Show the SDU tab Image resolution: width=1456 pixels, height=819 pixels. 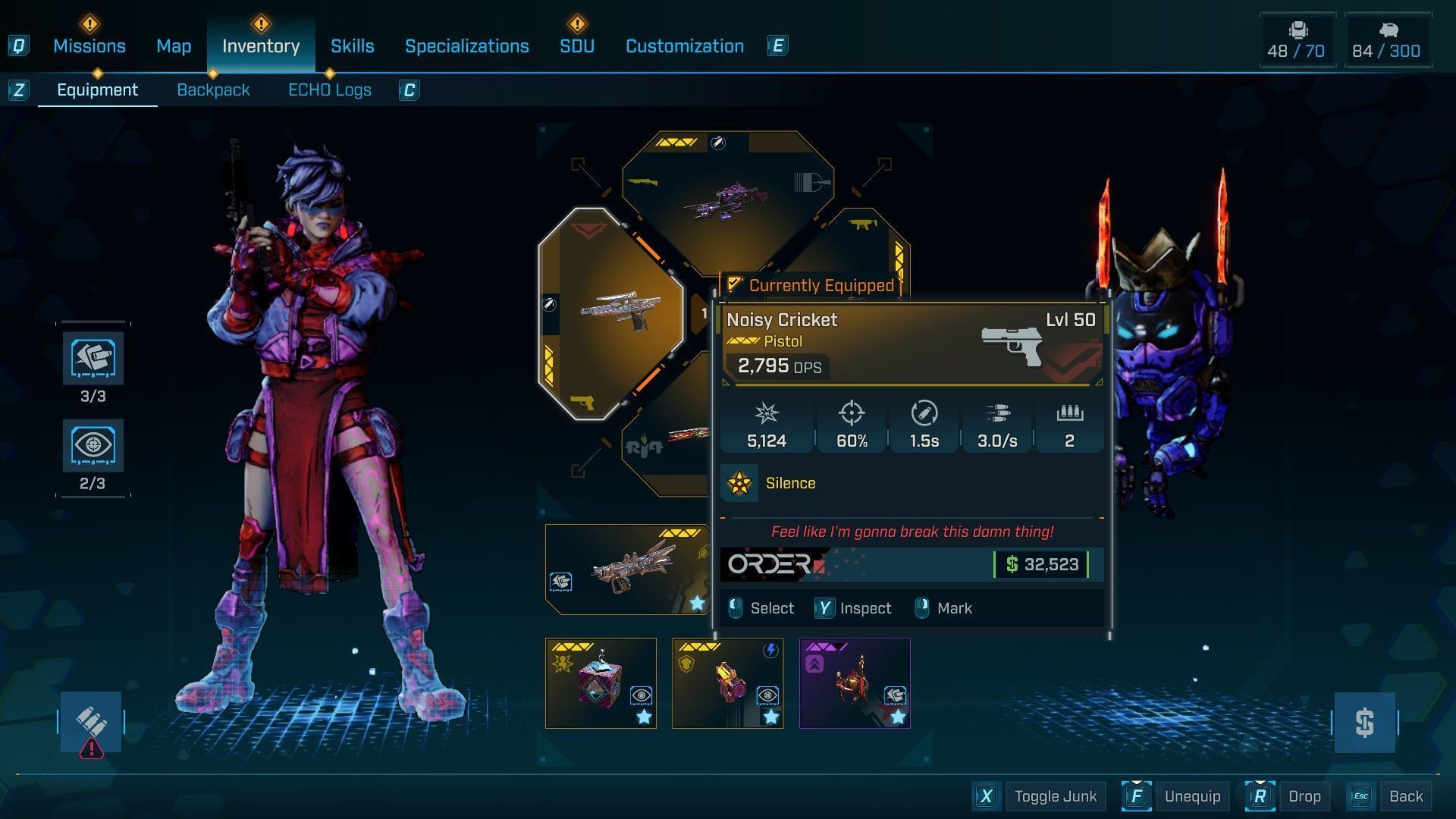[x=576, y=46]
